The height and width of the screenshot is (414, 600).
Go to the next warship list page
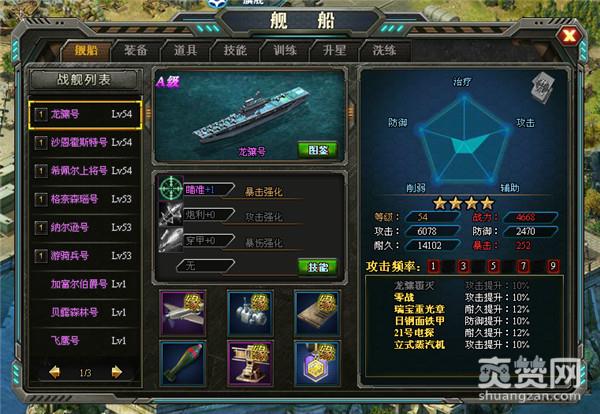[x=116, y=372]
